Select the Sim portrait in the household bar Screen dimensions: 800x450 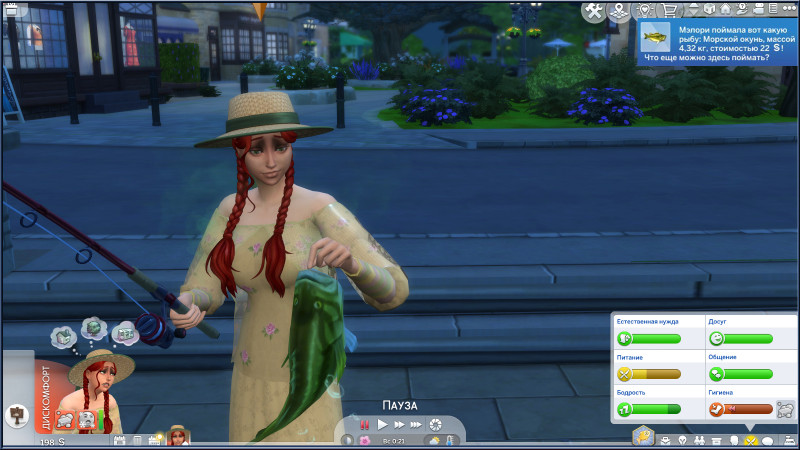[178, 436]
